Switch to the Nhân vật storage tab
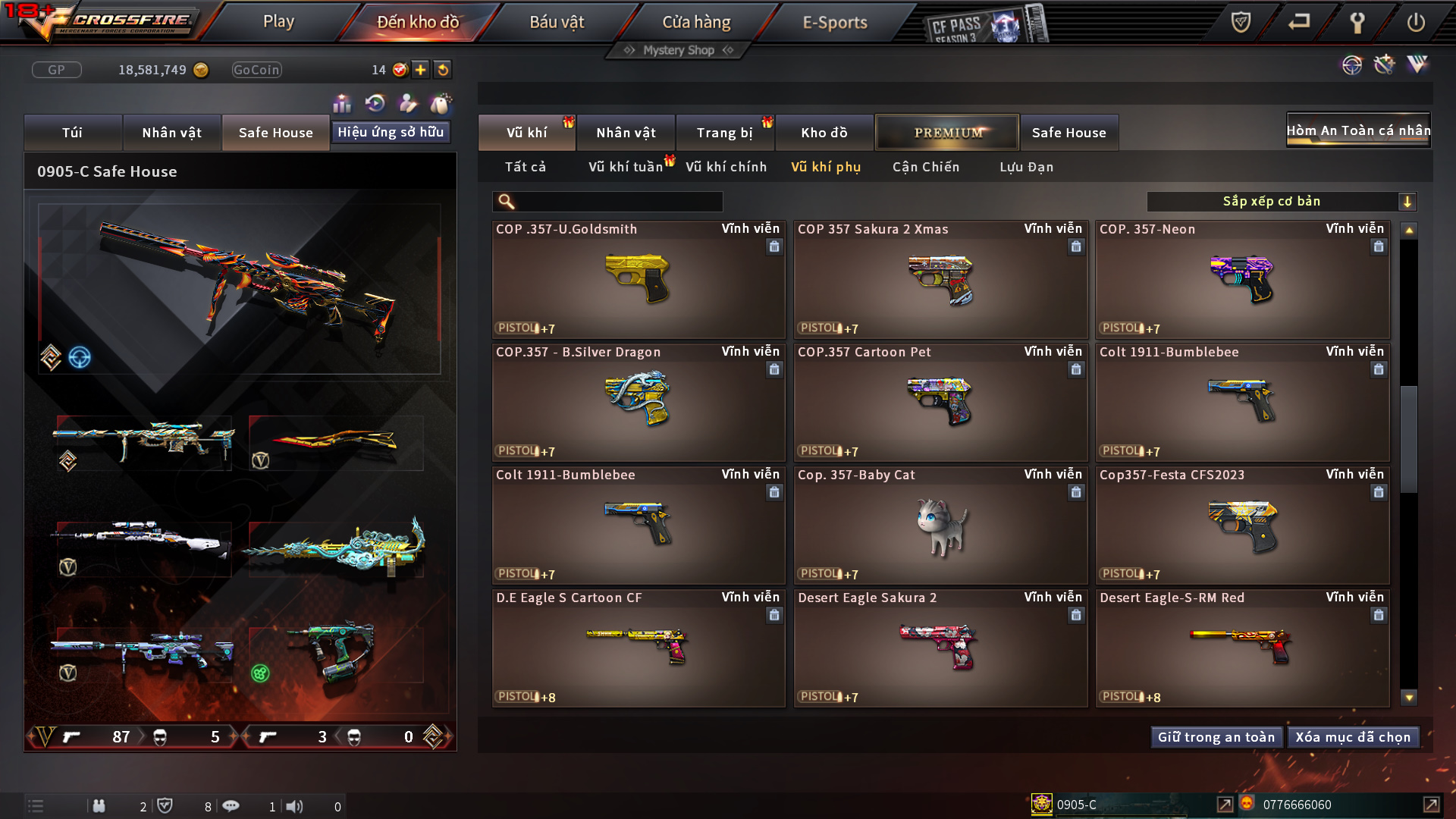Image resolution: width=1456 pixels, height=819 pixels. point(626,133)
